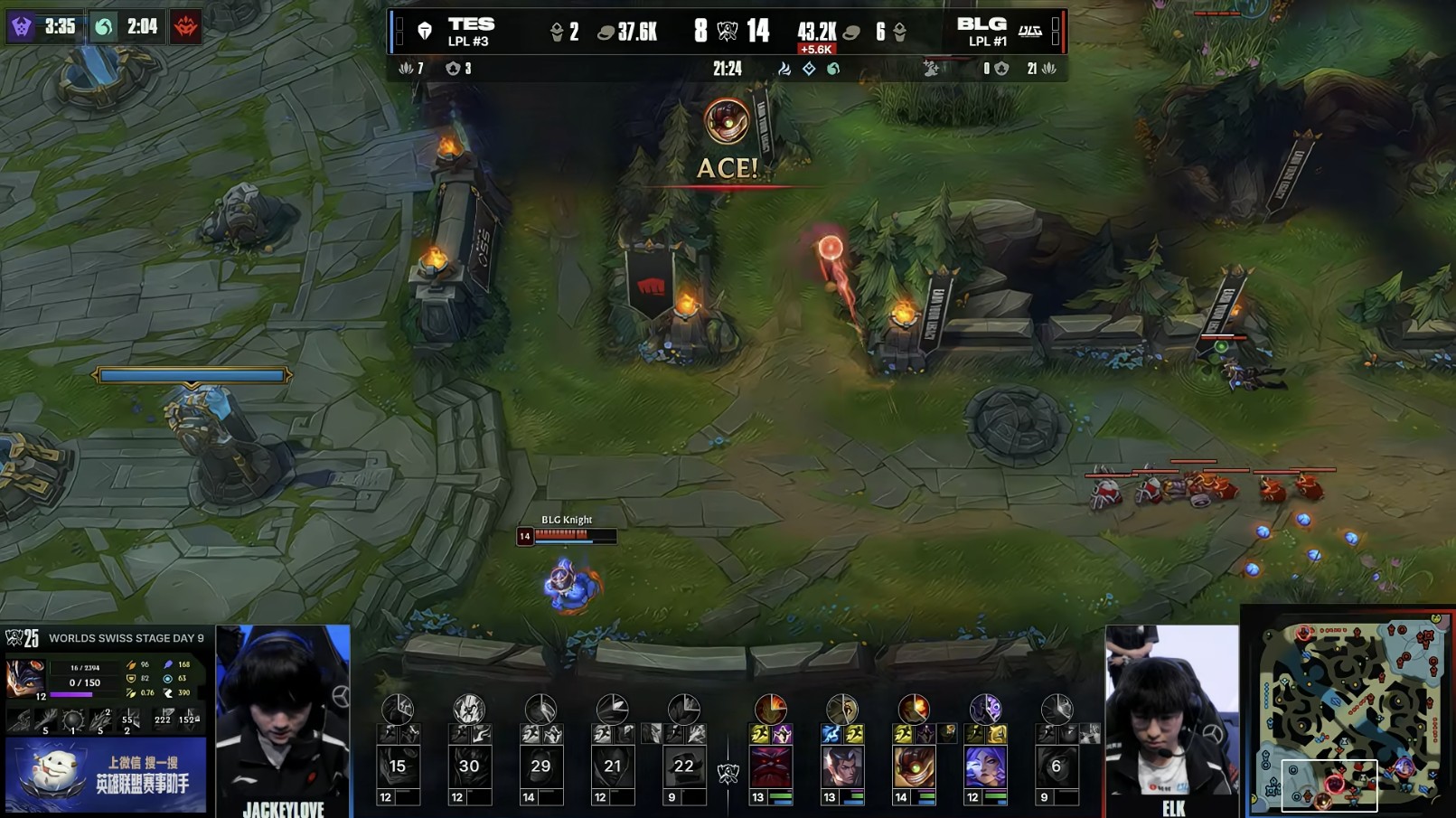Click the teal dragon timer icon

pos(104,27)
